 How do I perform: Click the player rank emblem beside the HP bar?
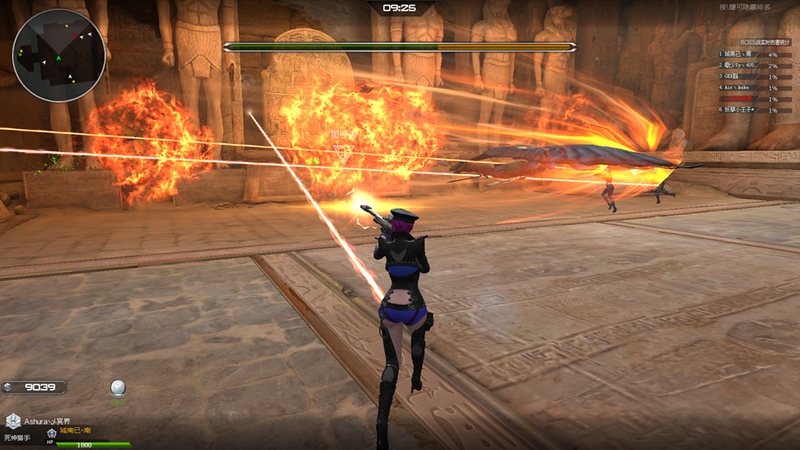[51, 434]
